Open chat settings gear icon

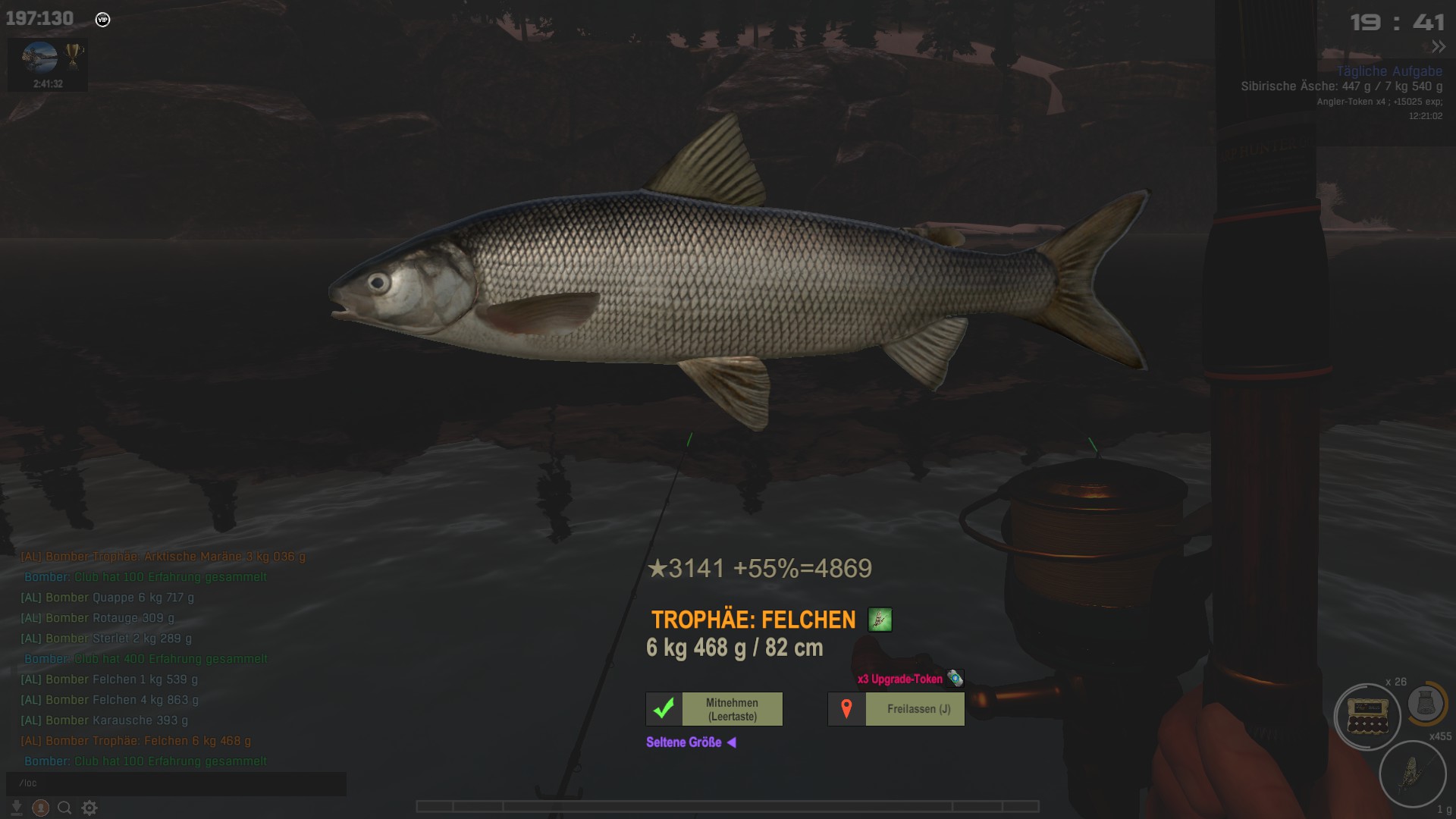(89, 808)
